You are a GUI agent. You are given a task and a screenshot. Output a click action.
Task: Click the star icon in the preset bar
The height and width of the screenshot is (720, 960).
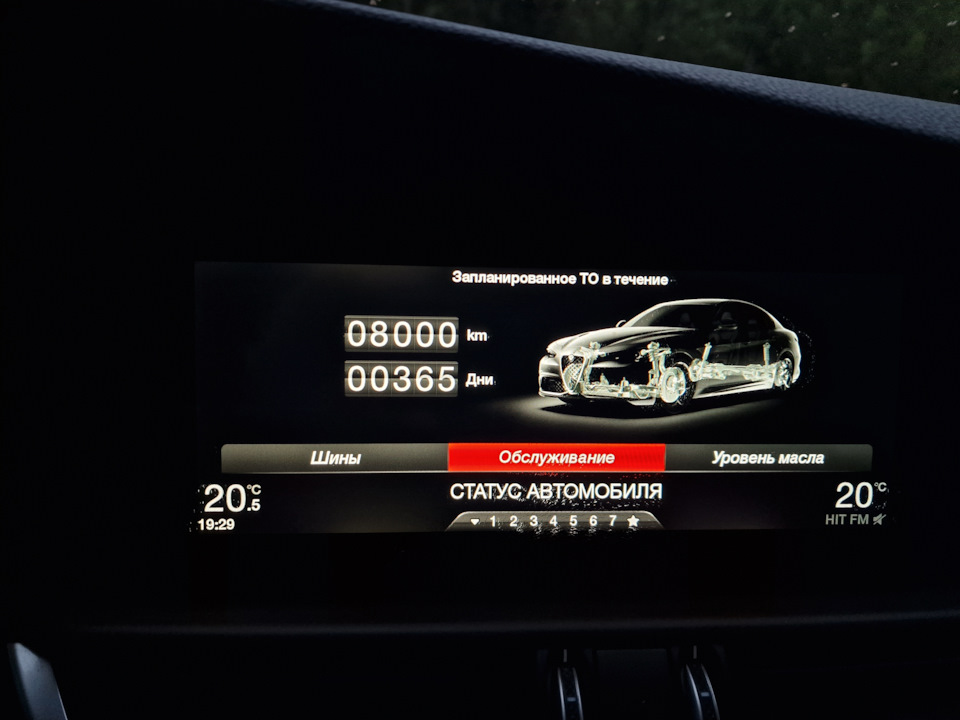tap(633, 521)
